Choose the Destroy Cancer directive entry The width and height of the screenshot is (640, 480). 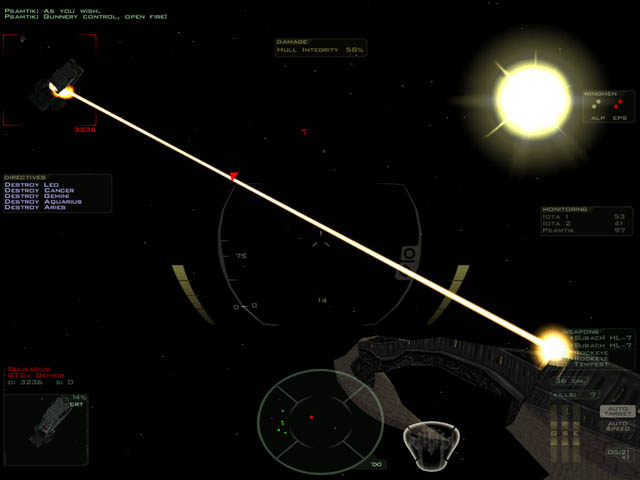click(39, 190)
